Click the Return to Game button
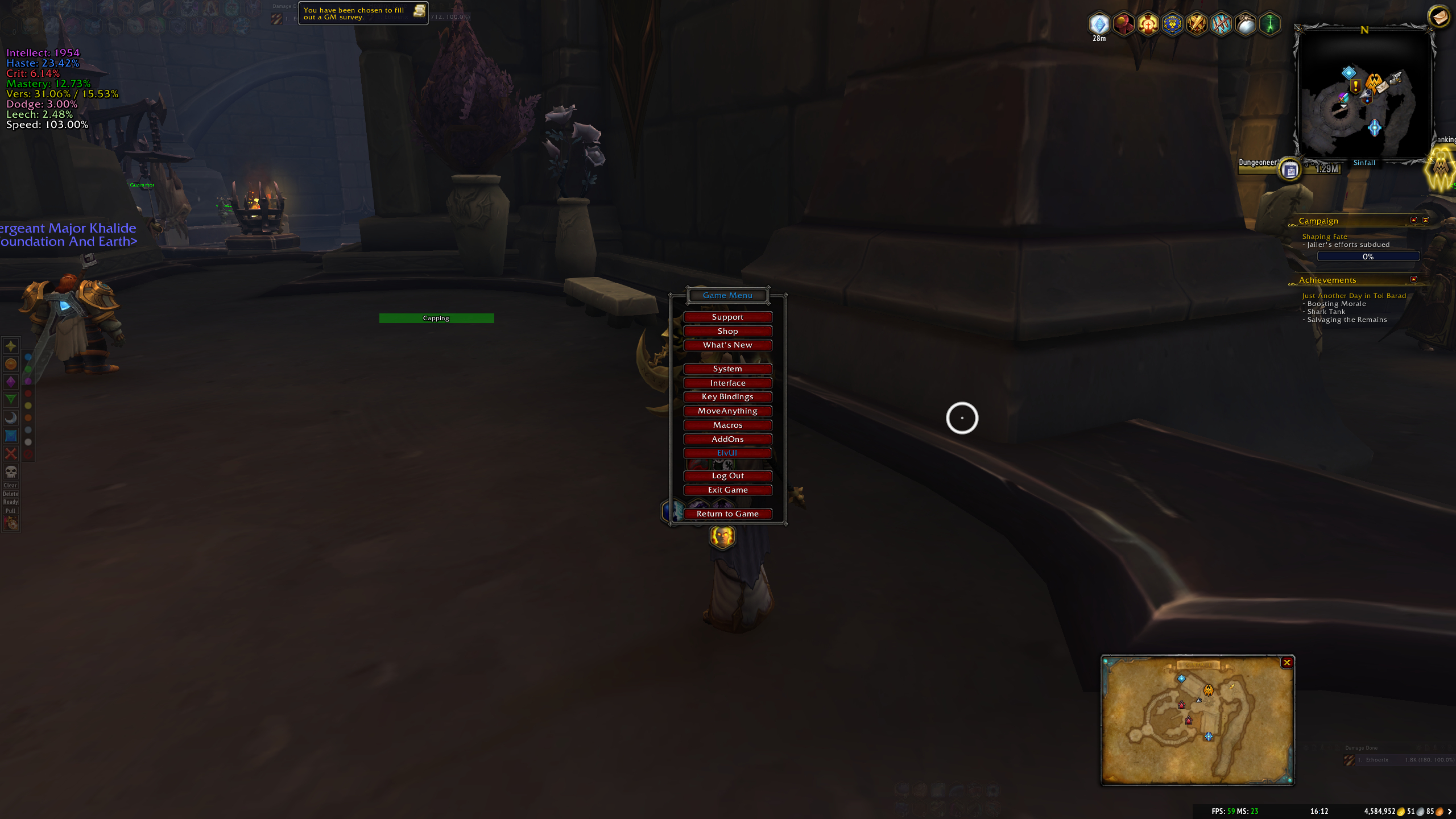The height and width of the screenshot is (819, 1456). tap(728, 513)
